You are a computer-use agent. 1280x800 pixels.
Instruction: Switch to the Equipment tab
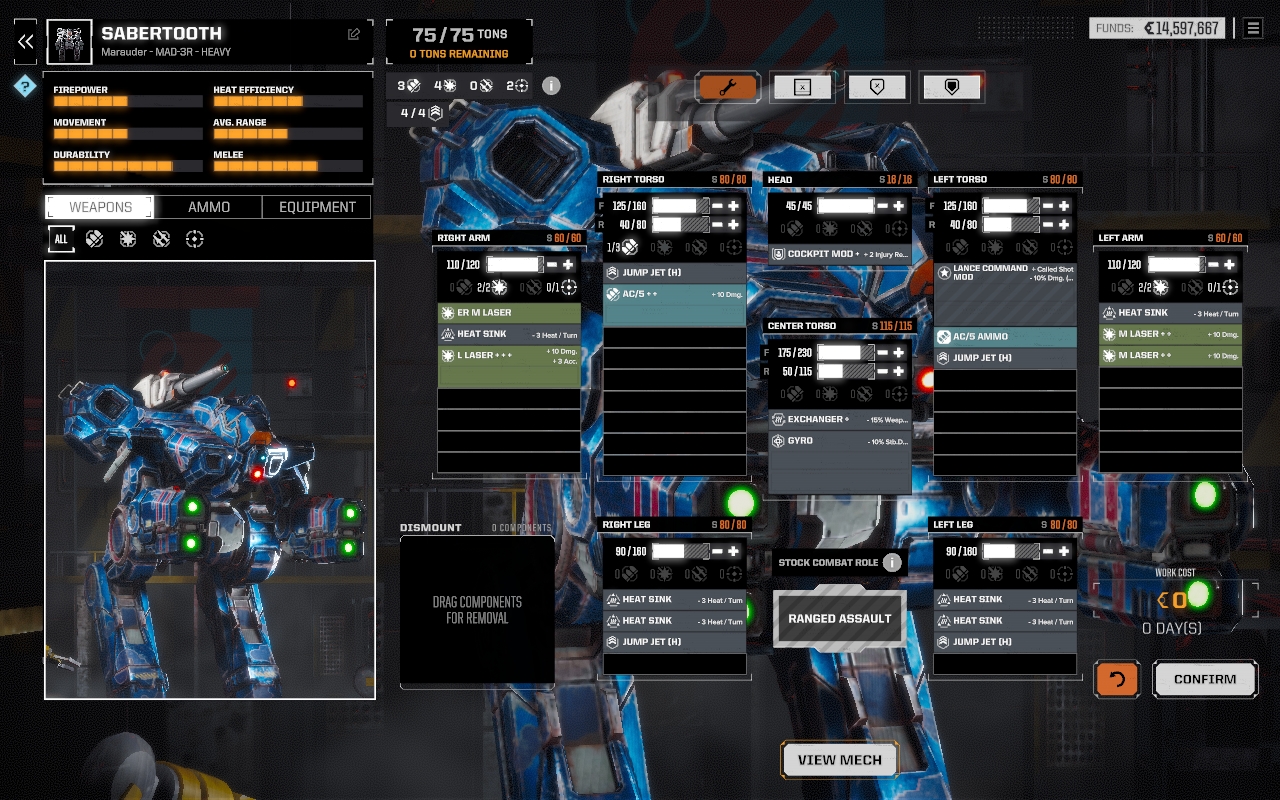317,207
